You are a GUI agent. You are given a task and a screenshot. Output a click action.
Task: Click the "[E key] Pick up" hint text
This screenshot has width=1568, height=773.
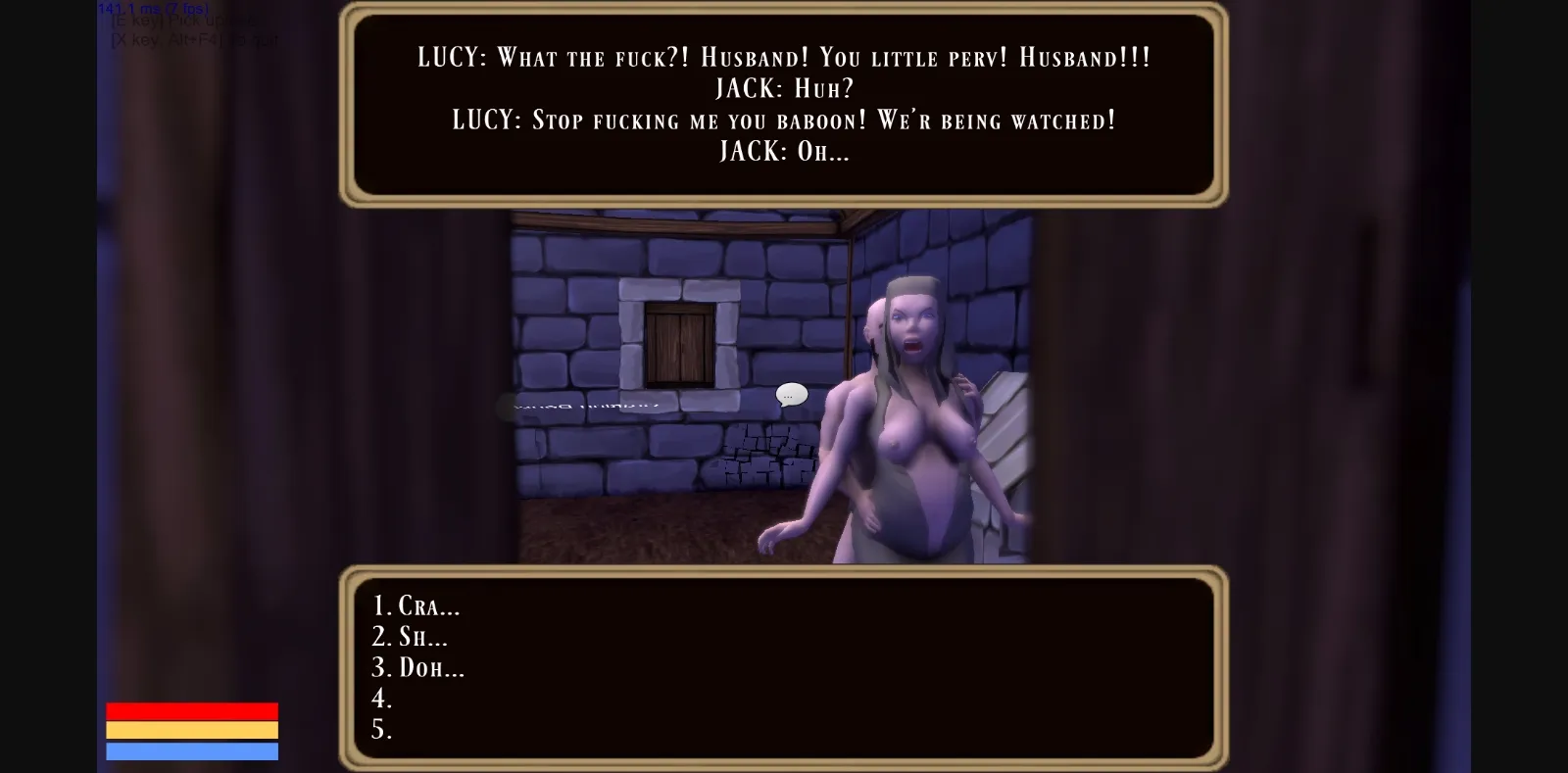click(x=181, y=23)
